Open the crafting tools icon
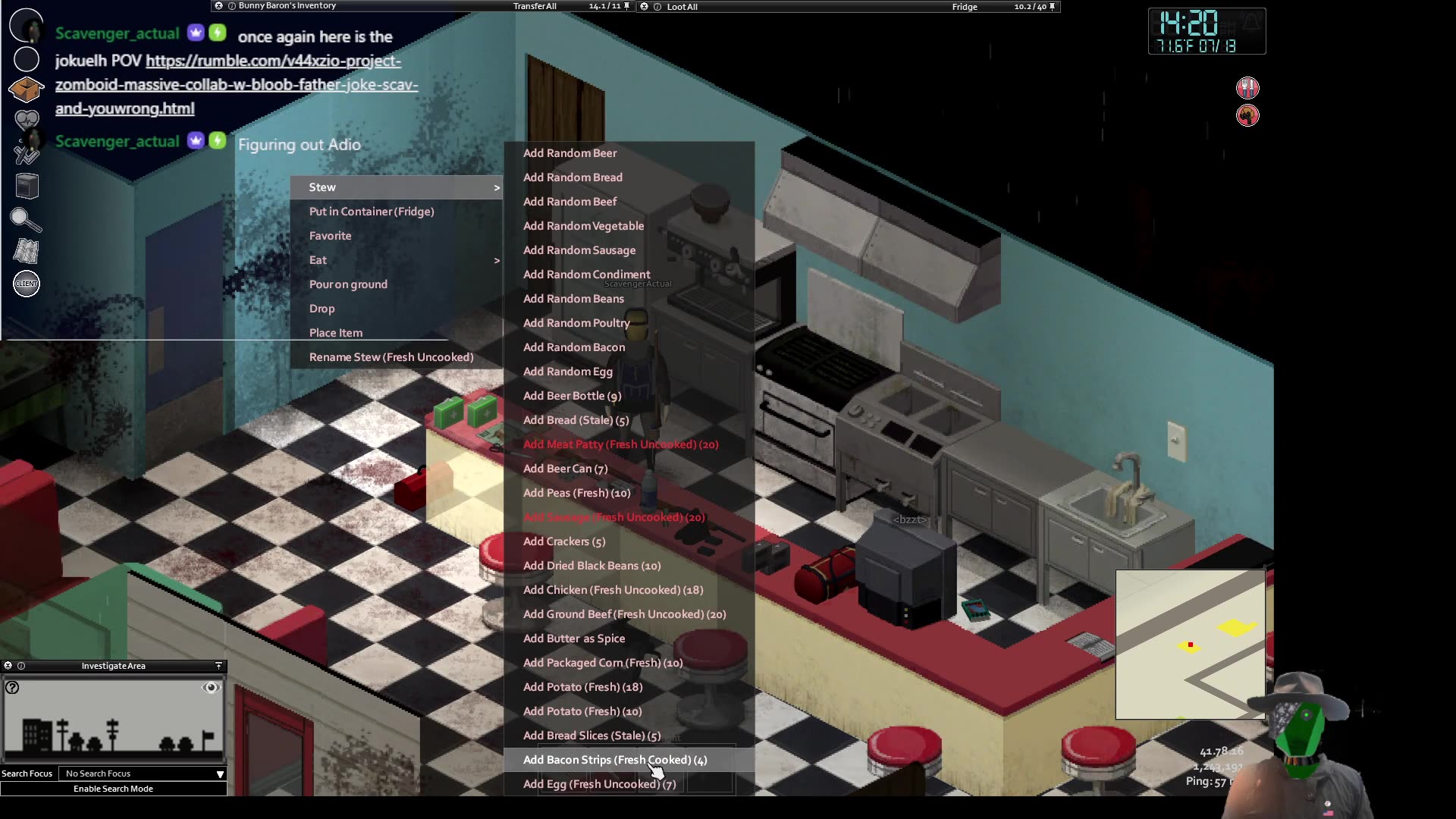Image resolution: width=1456 pixels, height=819 pixels. coord(27,153)
